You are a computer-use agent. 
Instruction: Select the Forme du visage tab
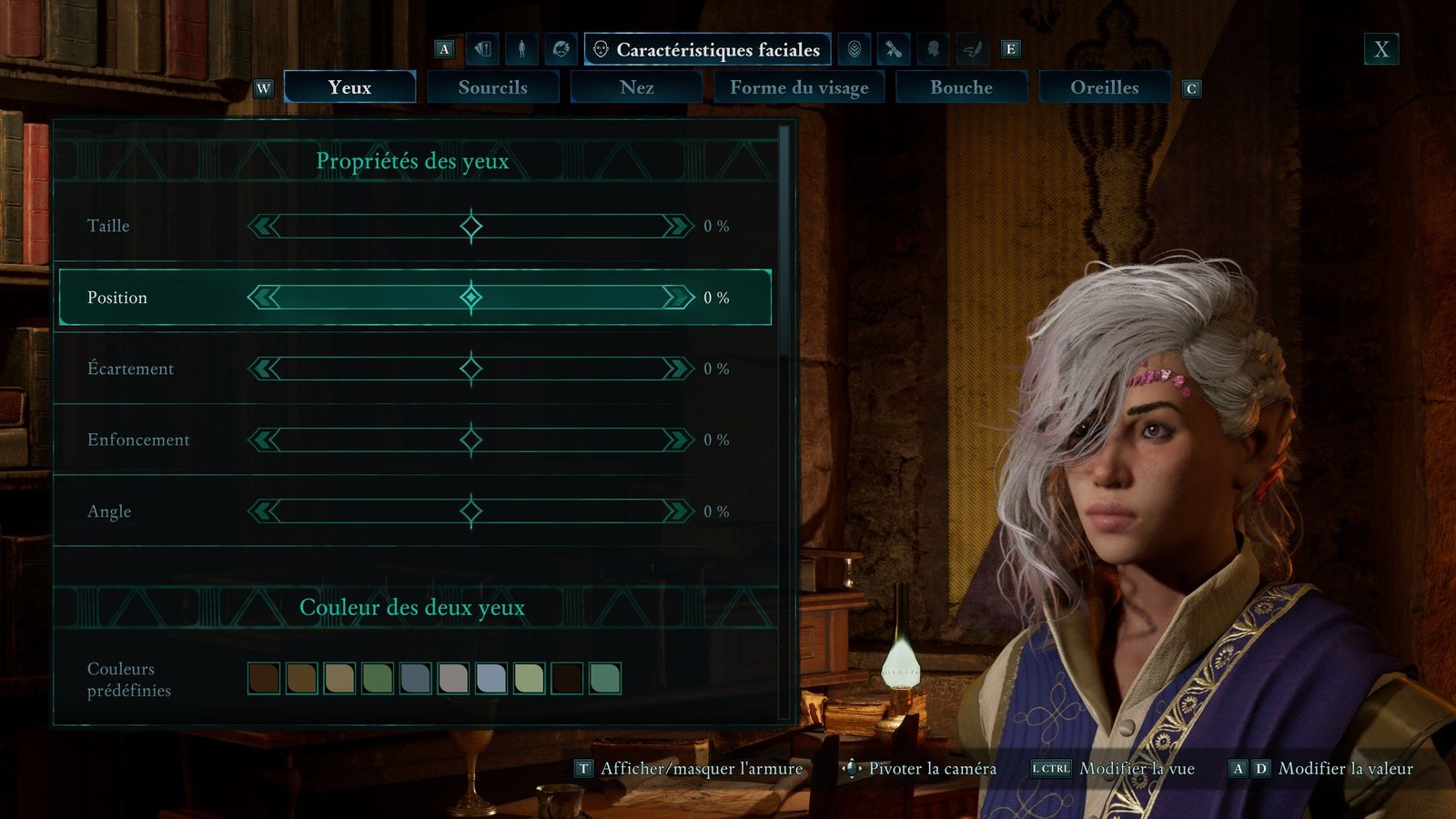pos(798,87)
